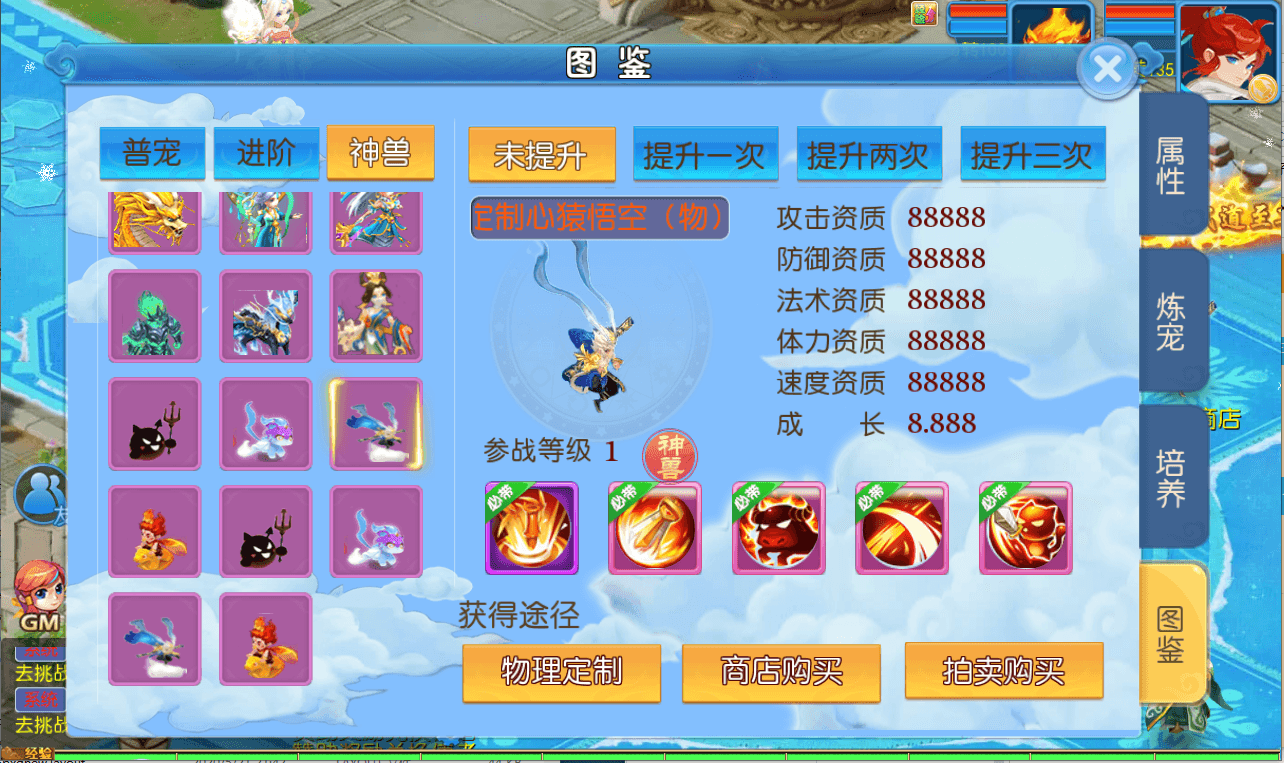1284x763 pixels.
Task: Select the bull head skill icon
Action: [x=779, y=528]
